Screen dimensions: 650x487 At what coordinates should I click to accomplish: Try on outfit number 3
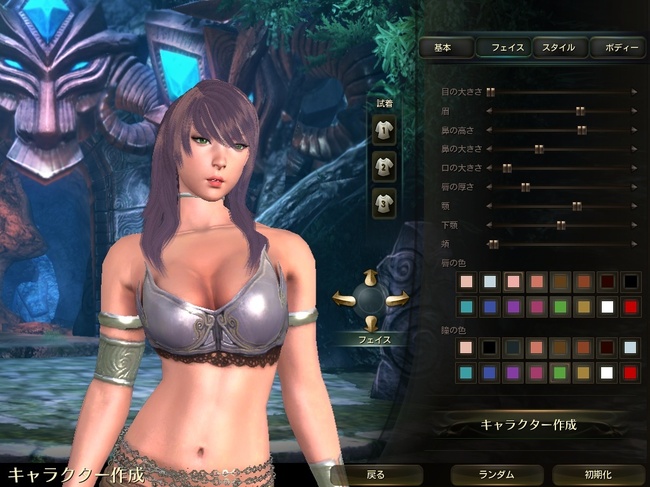coord(384,203)
